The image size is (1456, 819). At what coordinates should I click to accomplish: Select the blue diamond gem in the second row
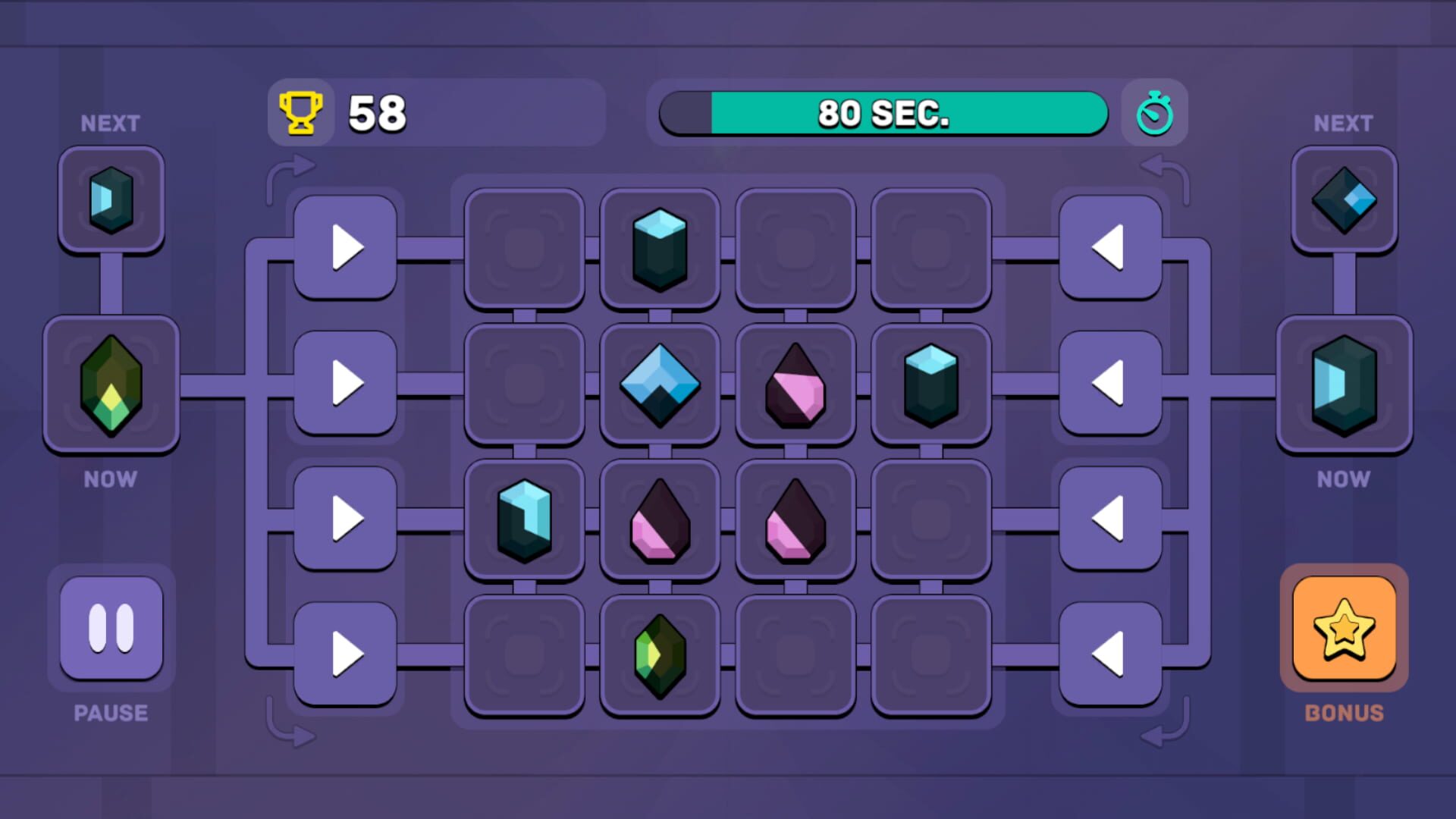point(660,385)
